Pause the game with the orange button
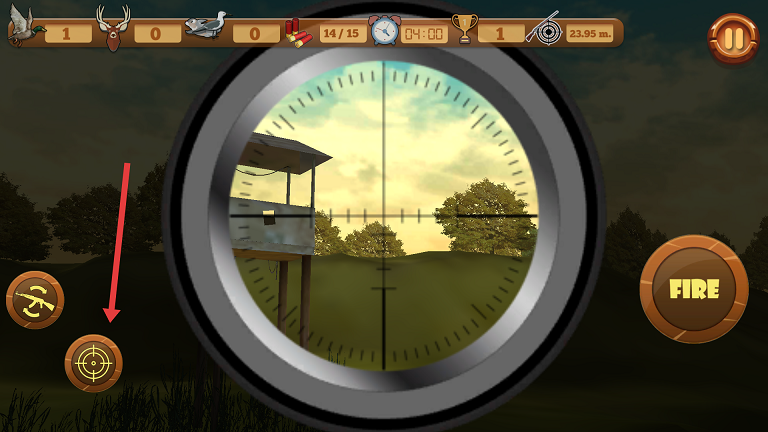This screenshot has width=768, height=432. [733, 39]
